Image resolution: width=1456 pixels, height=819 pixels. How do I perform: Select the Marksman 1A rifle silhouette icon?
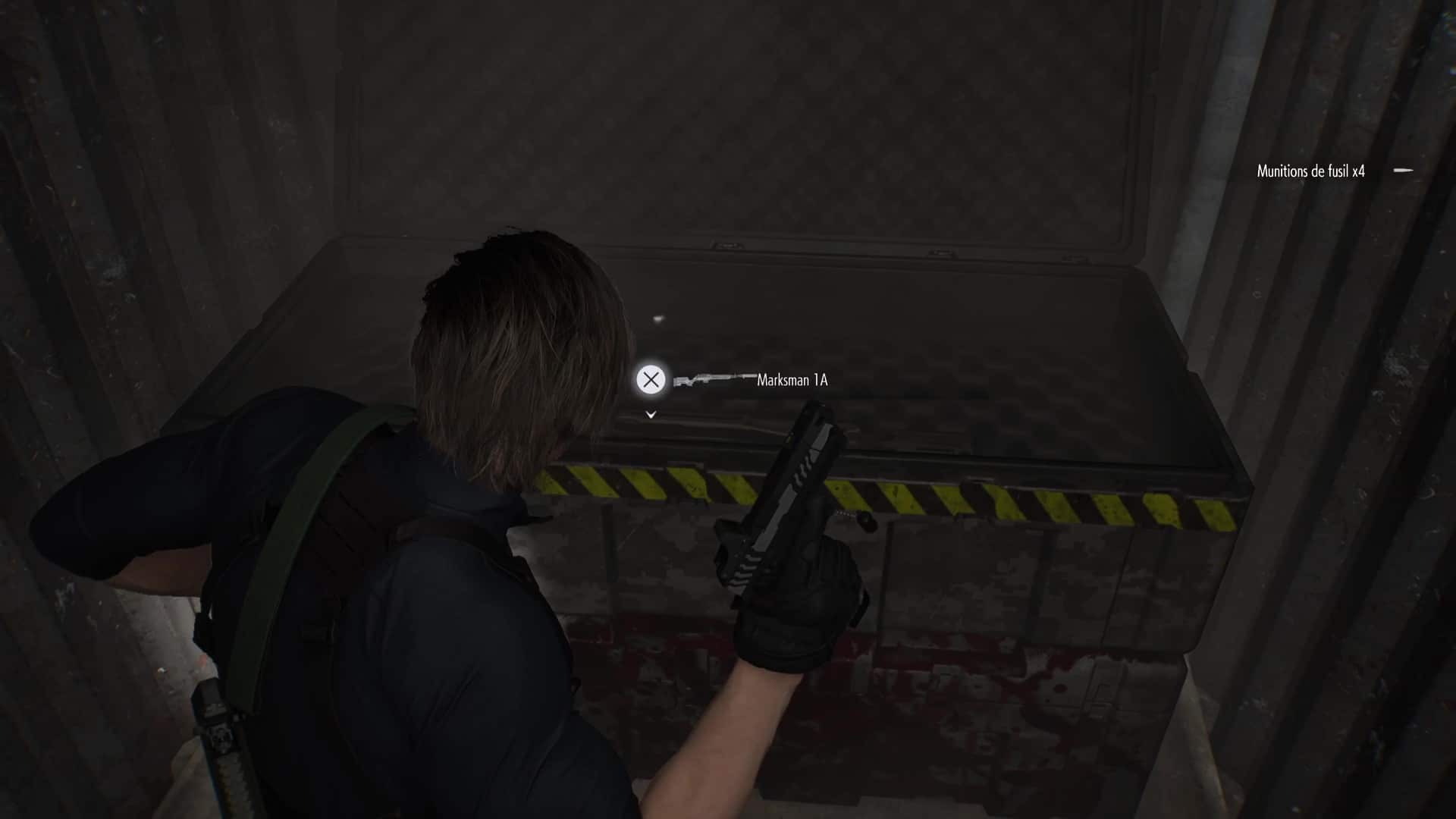713,378
